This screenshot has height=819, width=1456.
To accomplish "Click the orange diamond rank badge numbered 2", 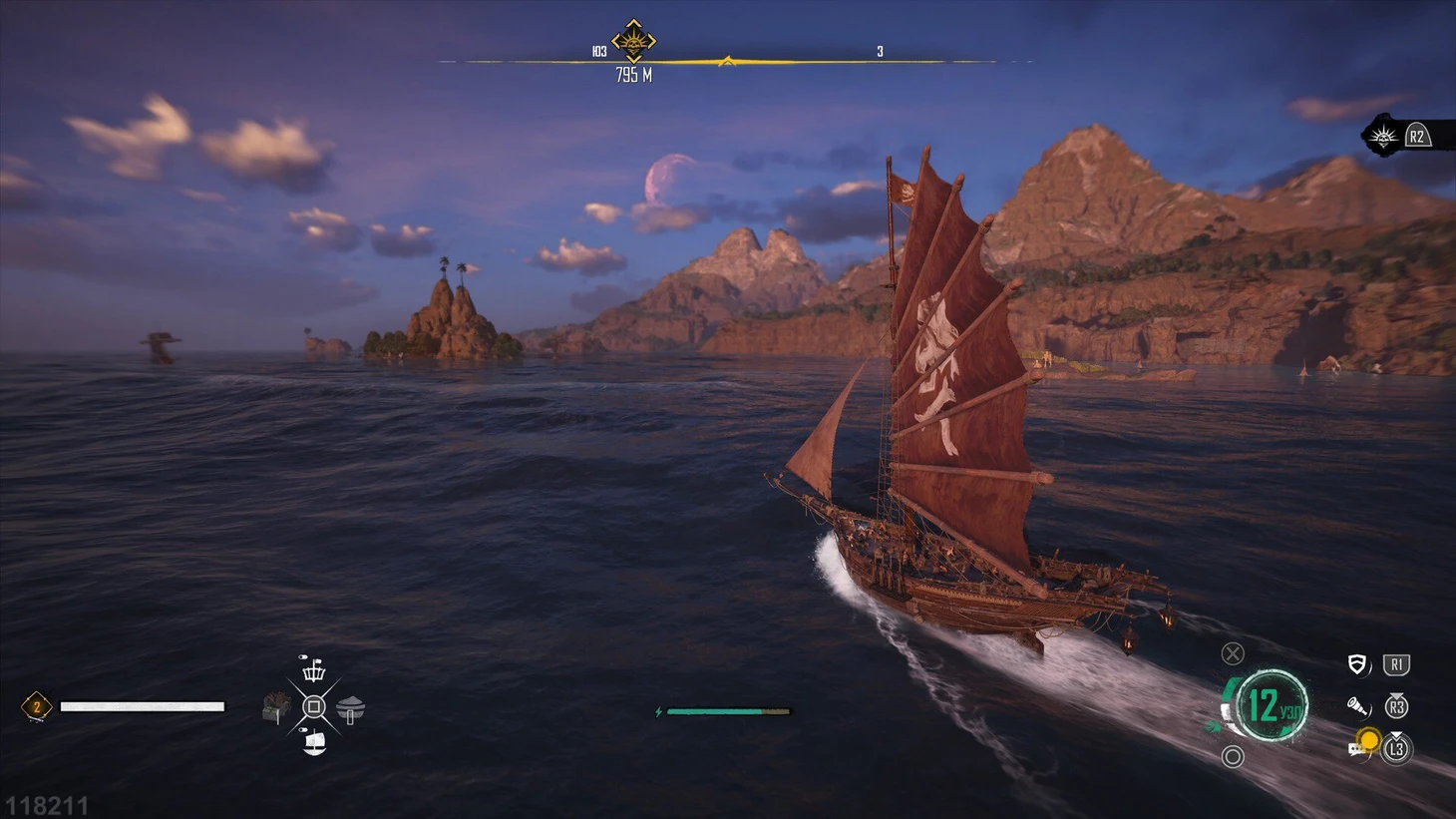I will pos(37,707).
